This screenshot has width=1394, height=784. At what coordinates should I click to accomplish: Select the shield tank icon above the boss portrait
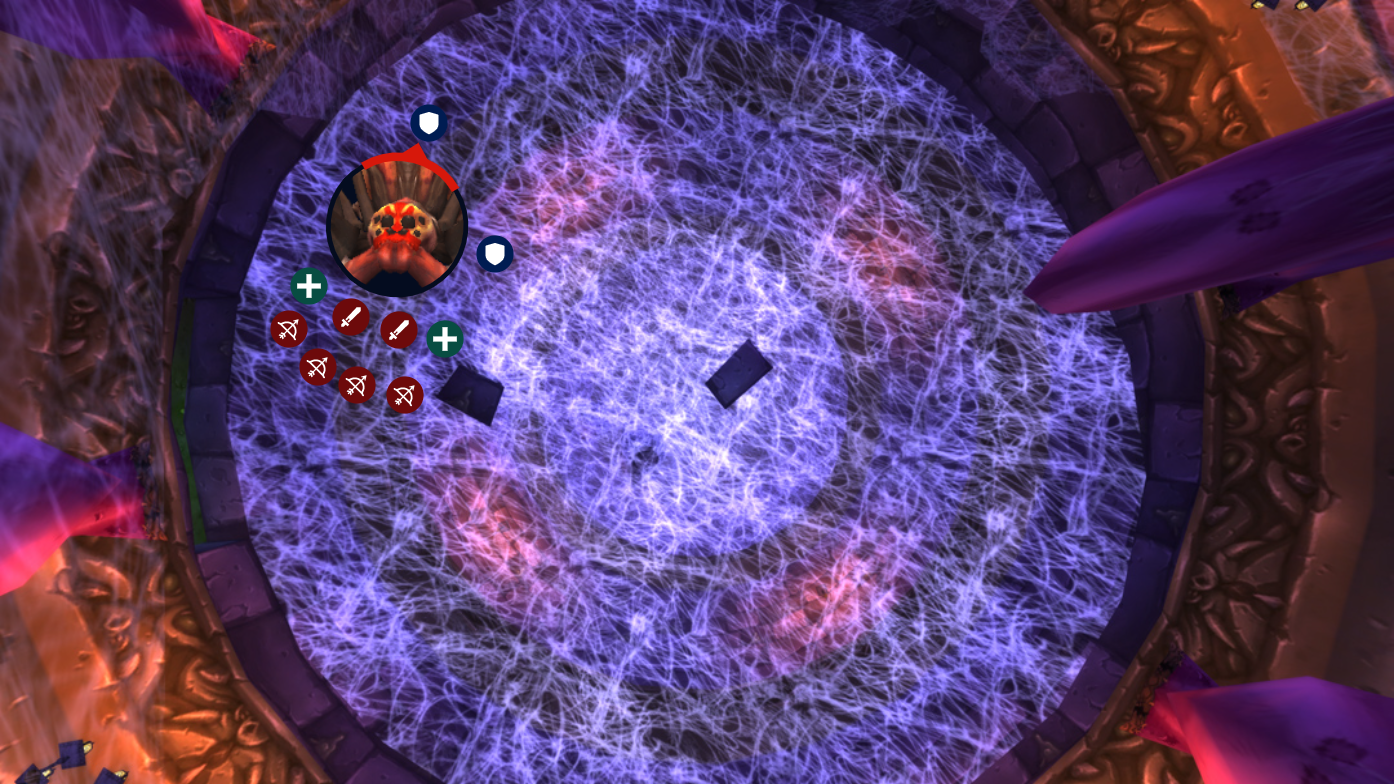click(428, 123)
